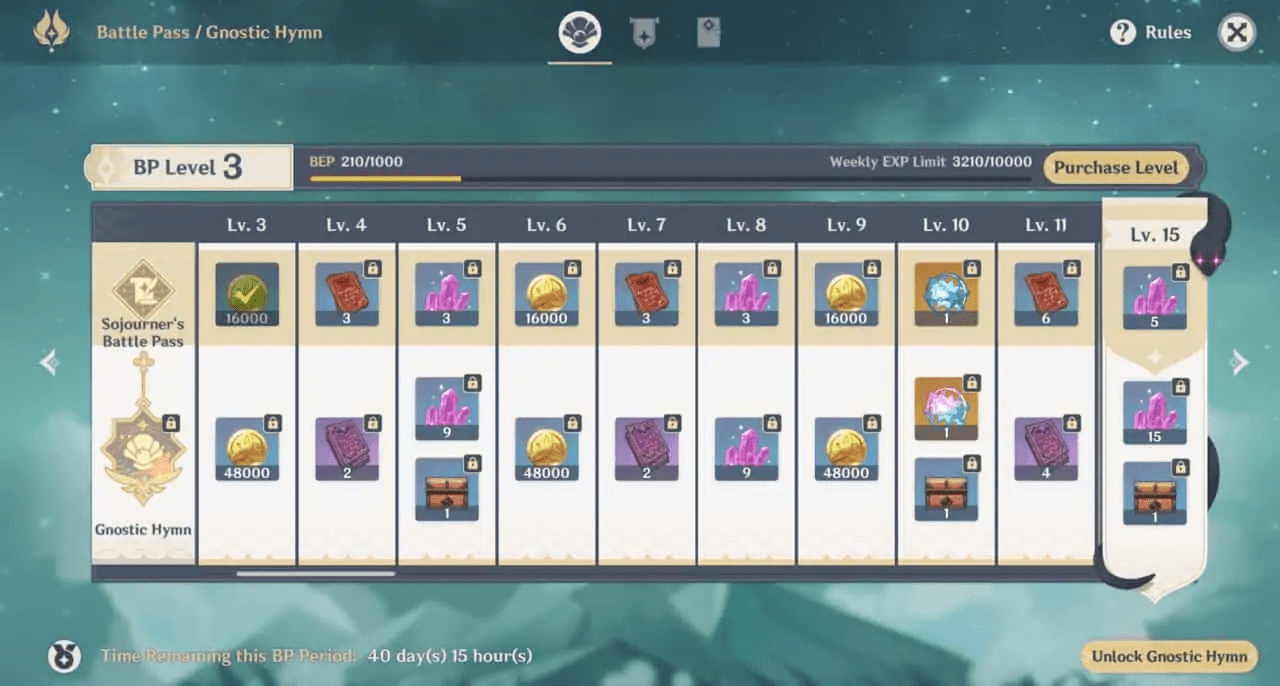Select Lv. 10 free blue orb reward
The image size is (1280, 686).
[946, 294]
